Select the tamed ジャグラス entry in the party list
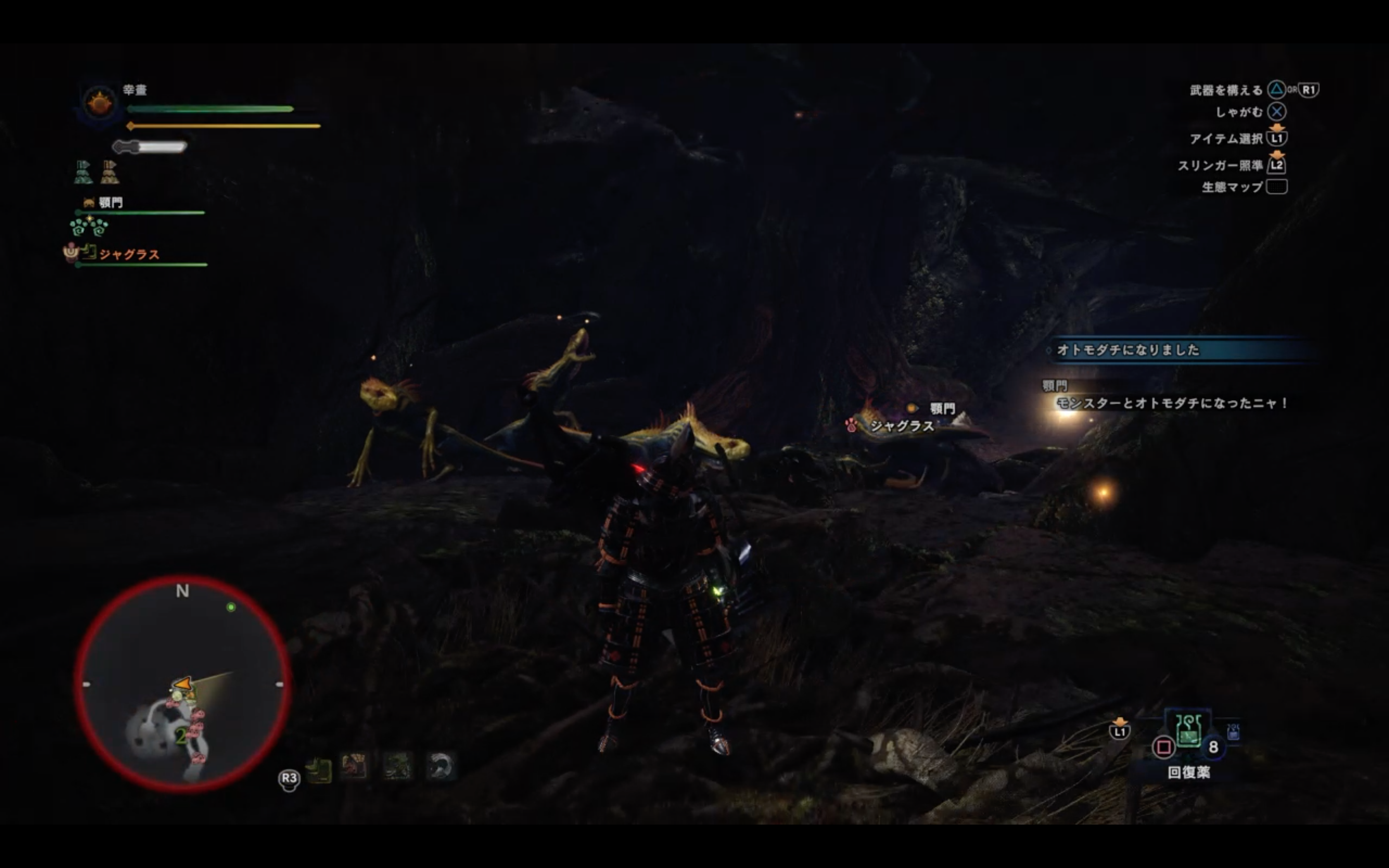 point(129,254)
